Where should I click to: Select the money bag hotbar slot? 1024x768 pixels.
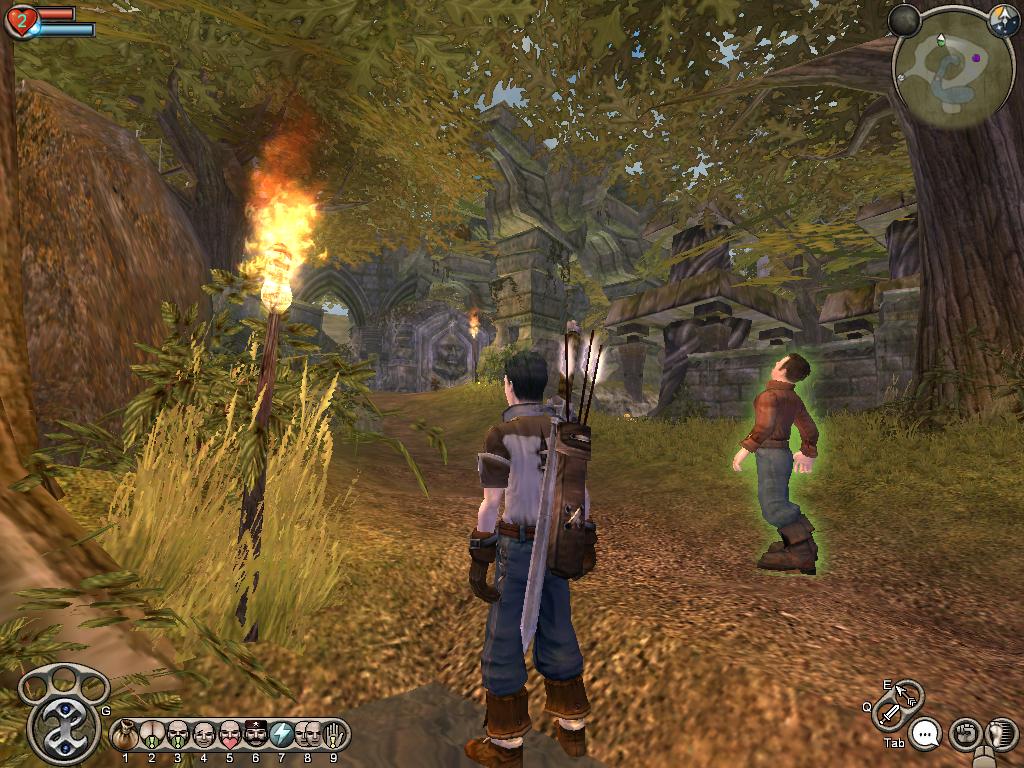(x=126, y=735)
